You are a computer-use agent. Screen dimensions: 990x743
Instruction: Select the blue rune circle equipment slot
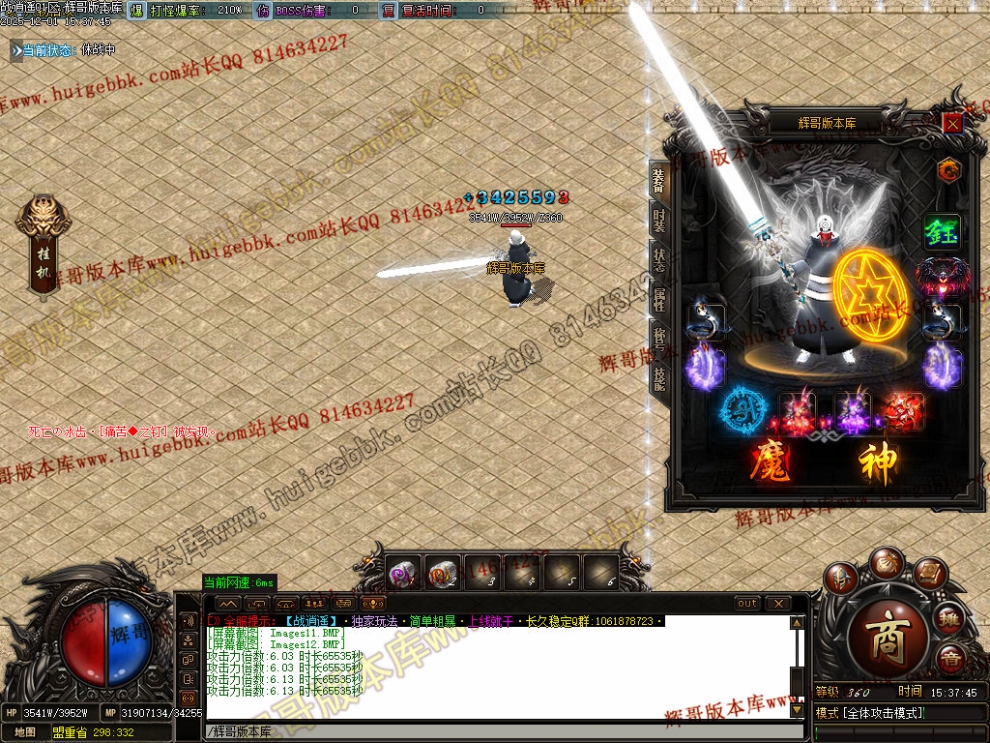(x=742, y=411)
